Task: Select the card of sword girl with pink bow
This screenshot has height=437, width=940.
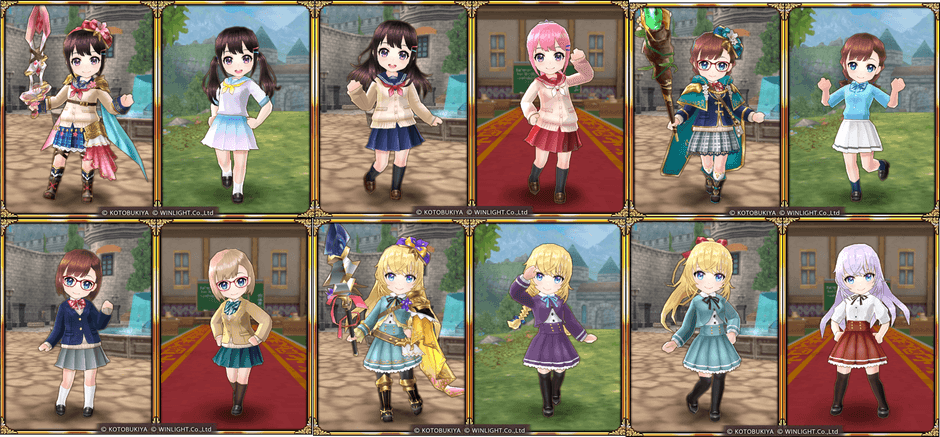Action: coord(78,108)
